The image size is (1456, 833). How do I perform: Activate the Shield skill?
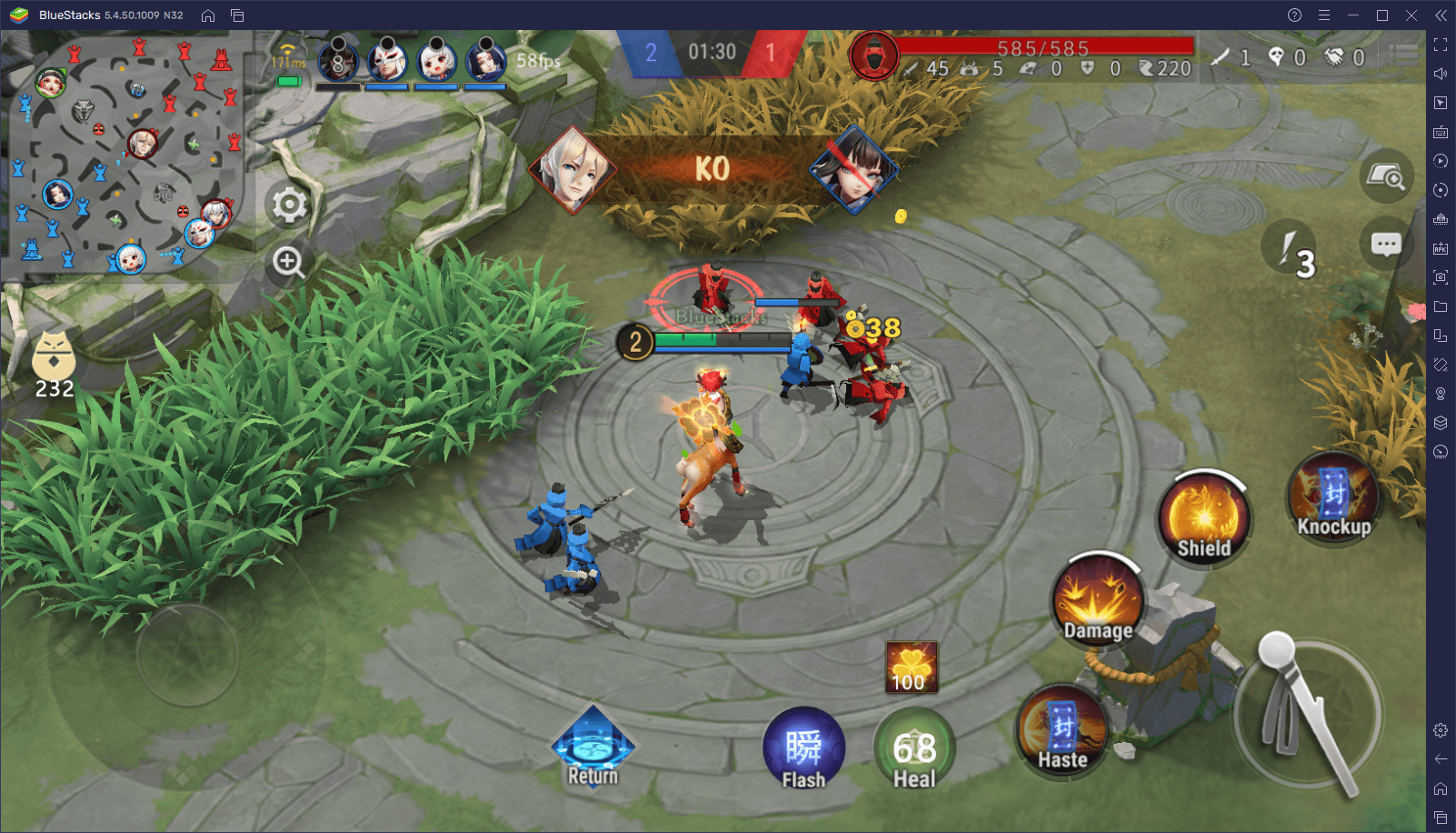[x=1203, y=518]
